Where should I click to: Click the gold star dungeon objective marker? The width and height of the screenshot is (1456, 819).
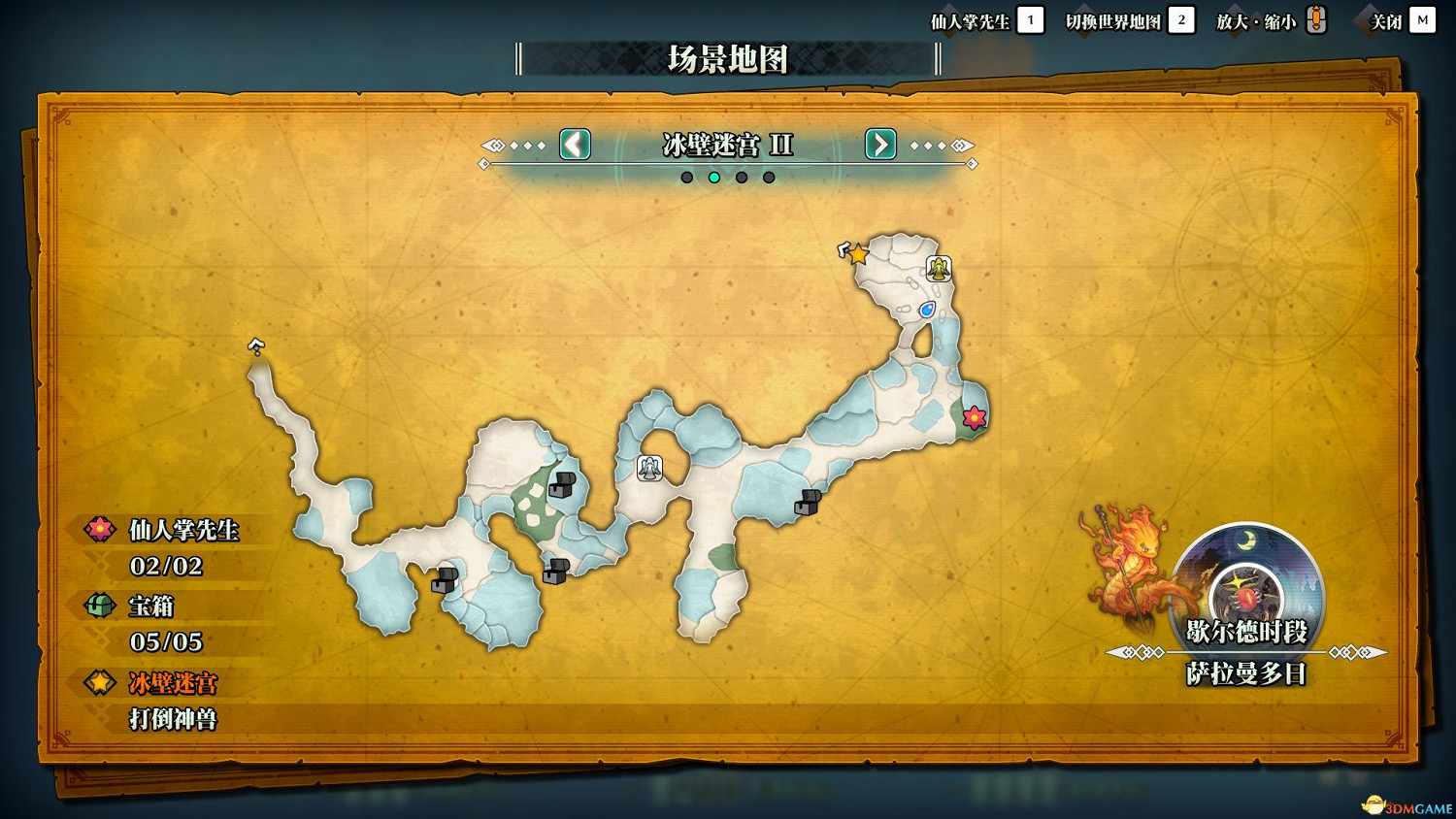(858, 254)
